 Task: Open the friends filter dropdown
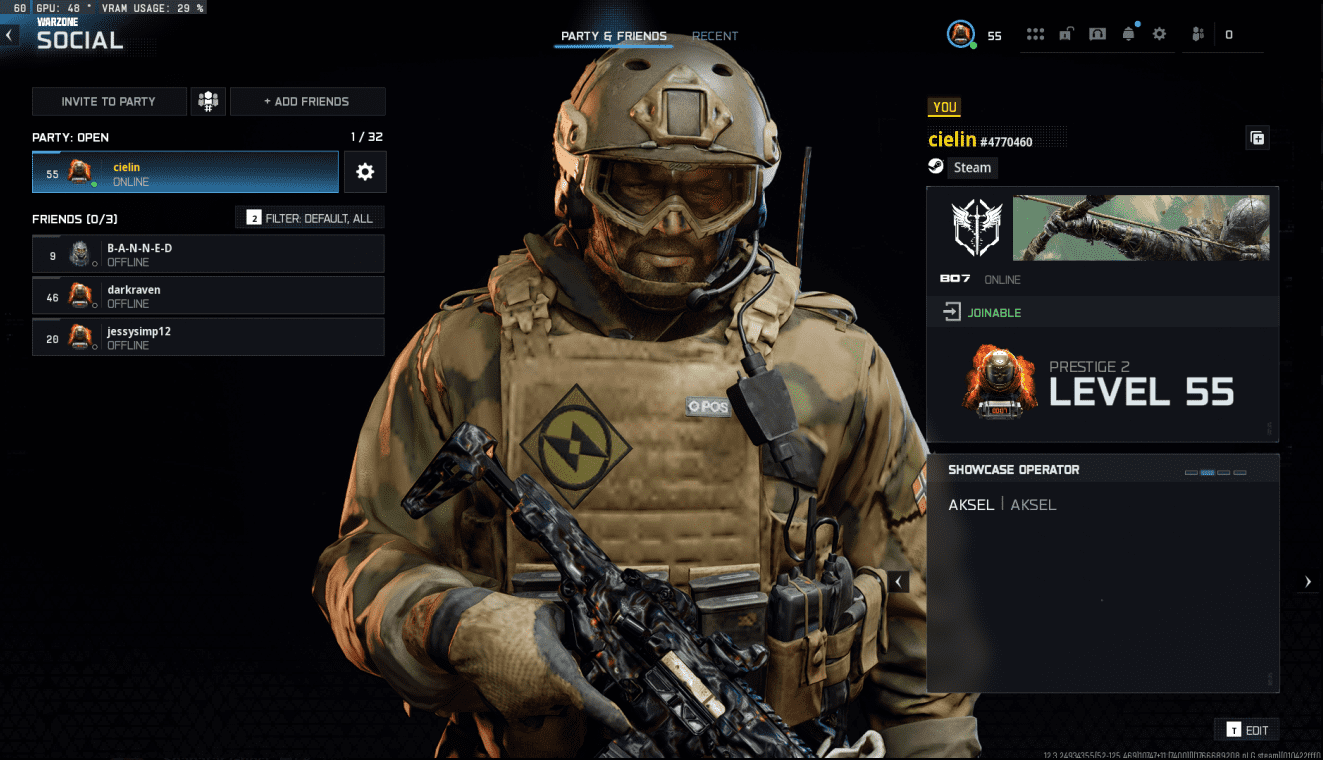(x=310, y=217)
